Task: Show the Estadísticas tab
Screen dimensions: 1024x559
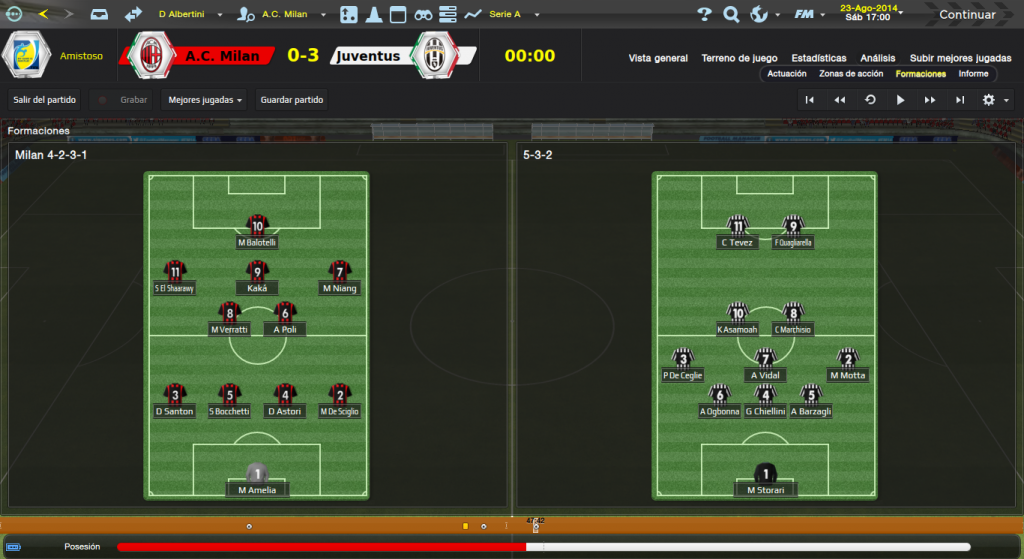Action: tap(818, 58)
